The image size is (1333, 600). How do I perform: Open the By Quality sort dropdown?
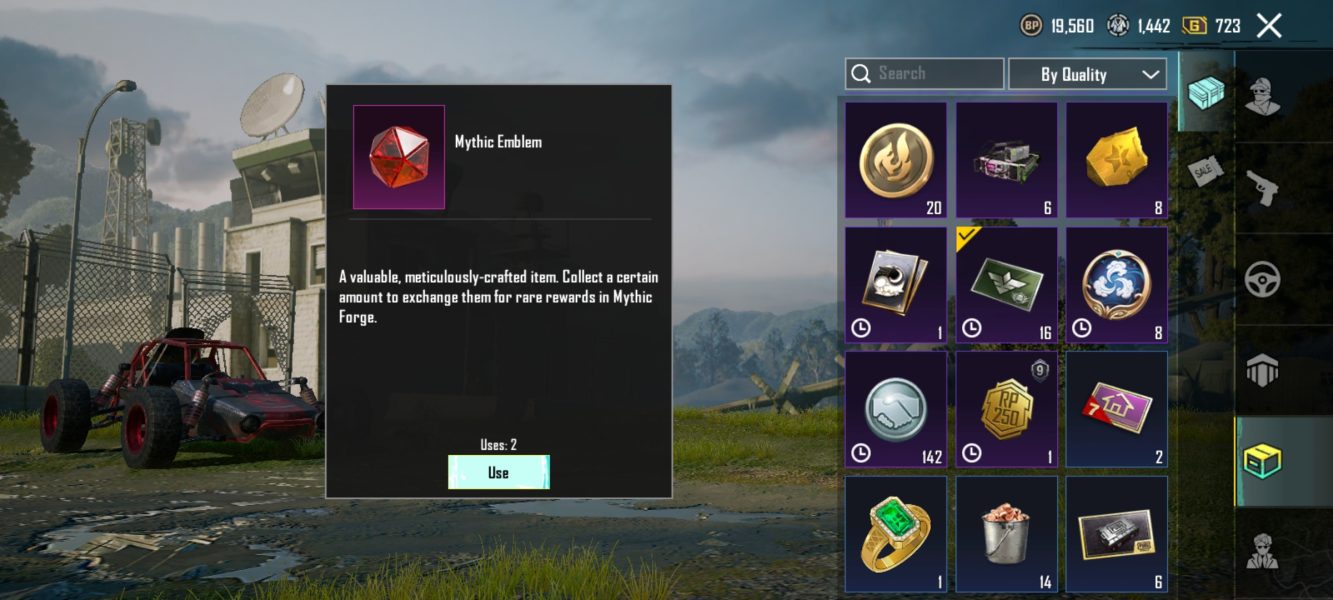click(x=1087, y=74)
